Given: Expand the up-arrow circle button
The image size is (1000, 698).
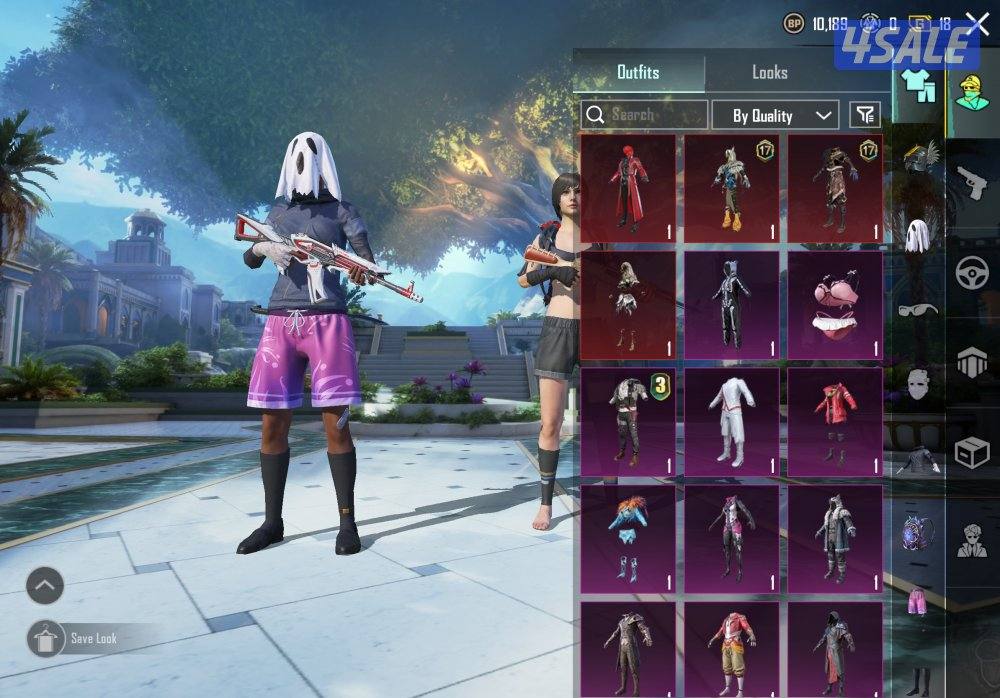Looking at the screenshot, I should click(x=45, y=586).
